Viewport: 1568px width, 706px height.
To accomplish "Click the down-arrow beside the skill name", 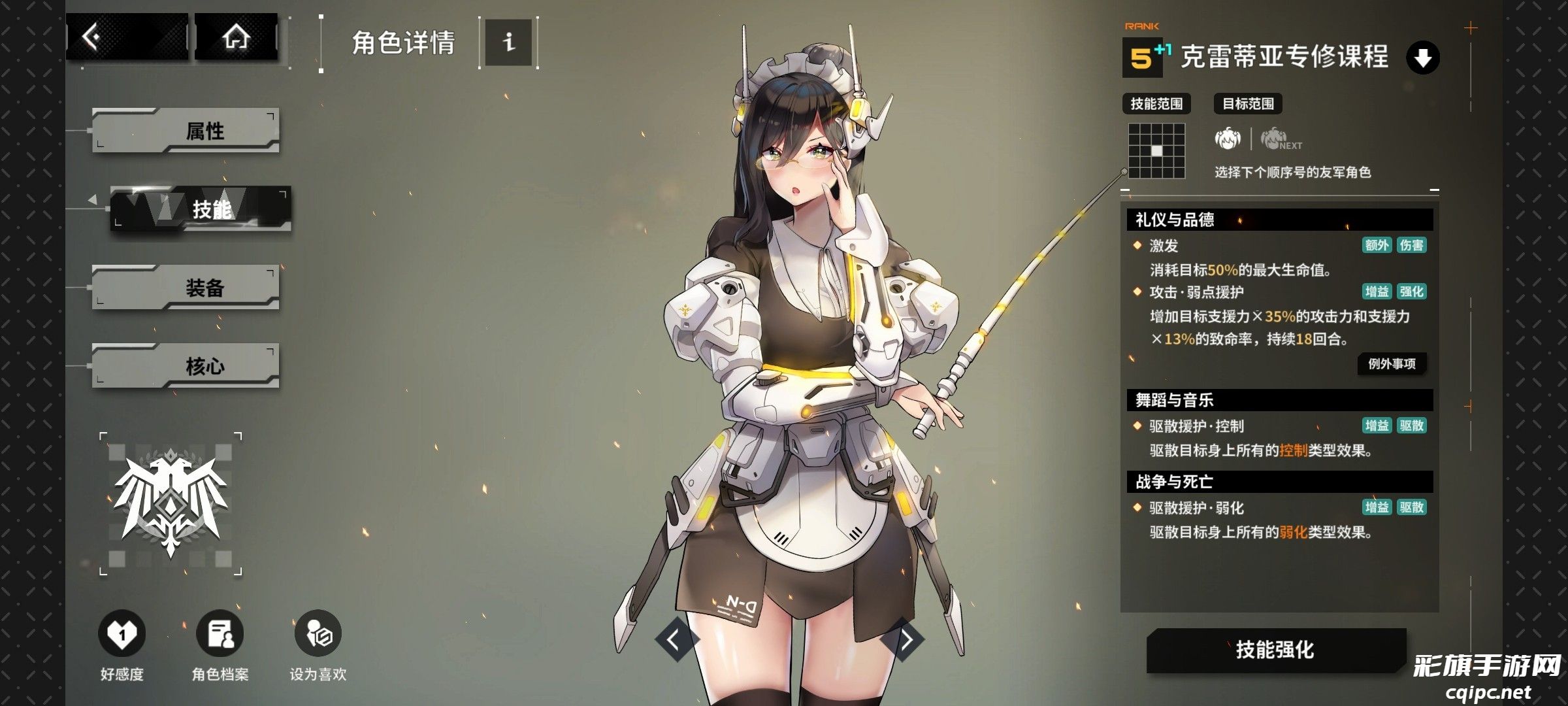I will (1422, 58).
